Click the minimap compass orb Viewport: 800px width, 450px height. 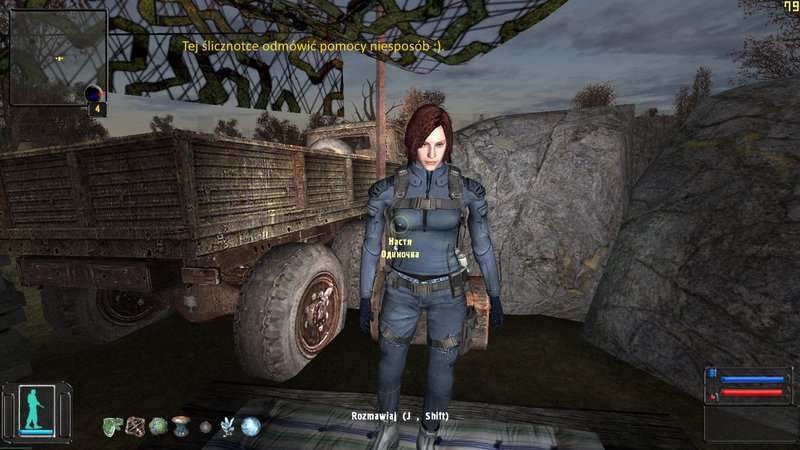tap(95, 95)
